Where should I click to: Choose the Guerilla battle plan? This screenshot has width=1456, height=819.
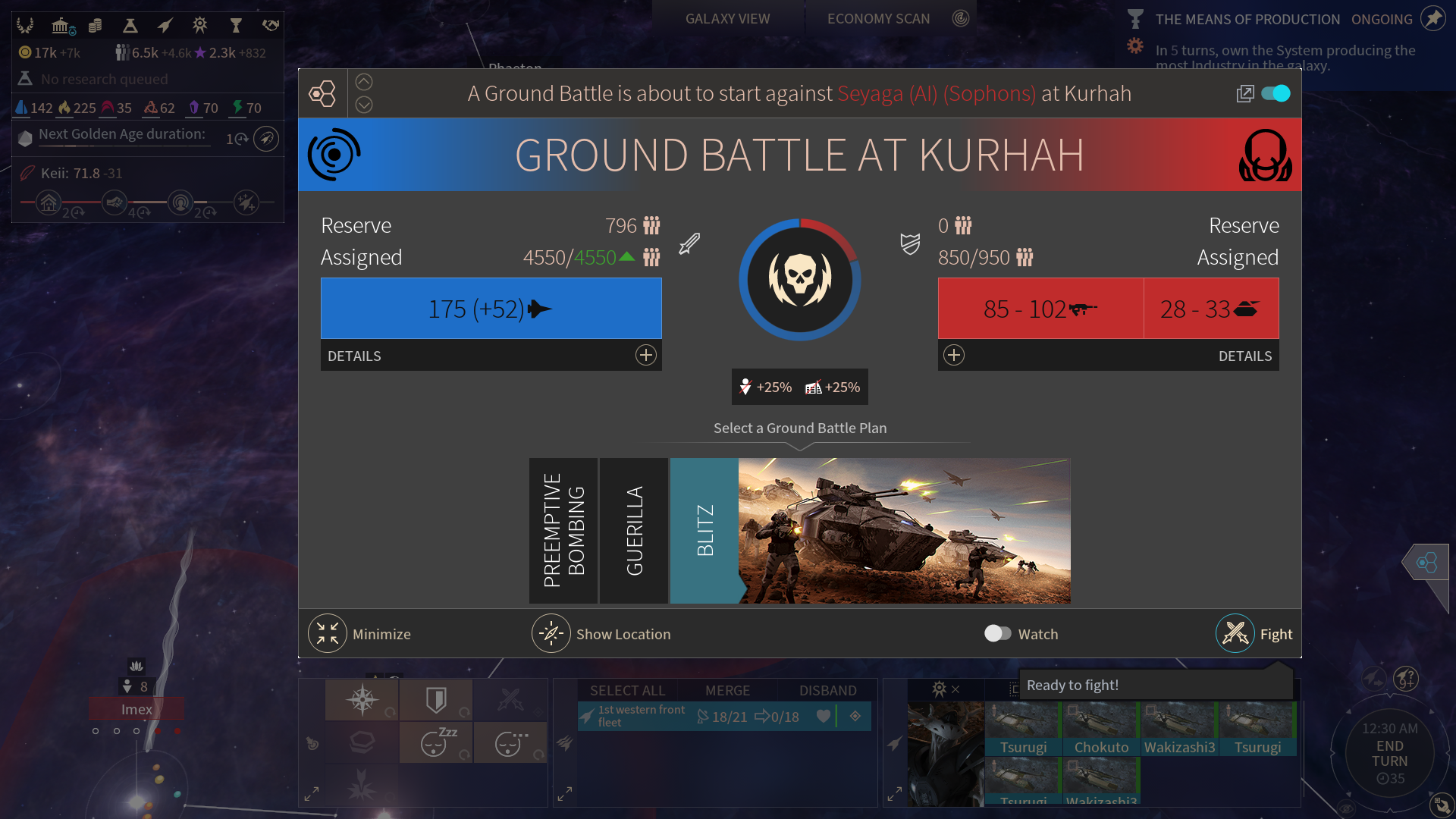(634, 530)
